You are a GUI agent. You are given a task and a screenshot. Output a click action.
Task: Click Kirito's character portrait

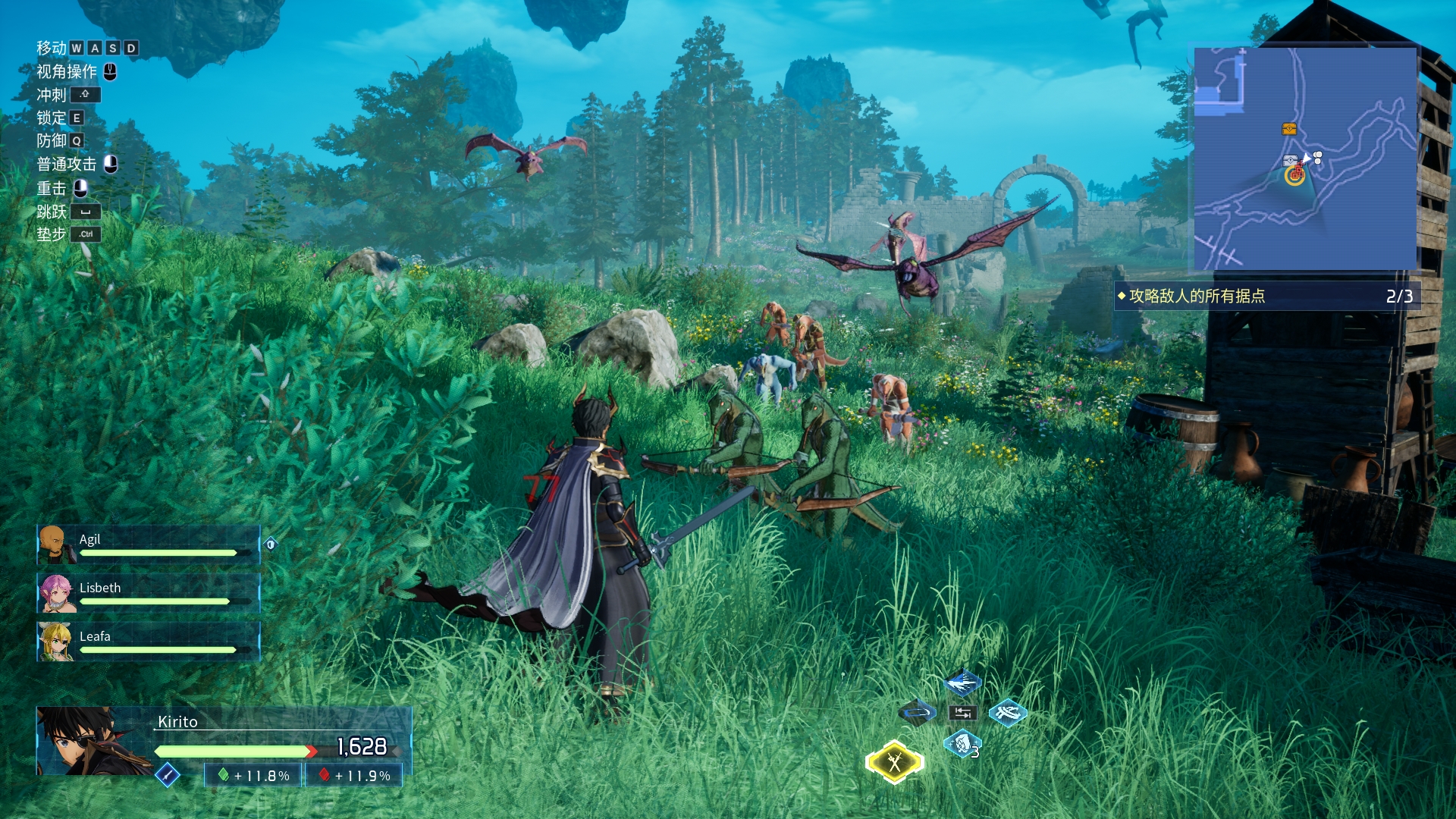pyautogui.click(x=91, y=741)
